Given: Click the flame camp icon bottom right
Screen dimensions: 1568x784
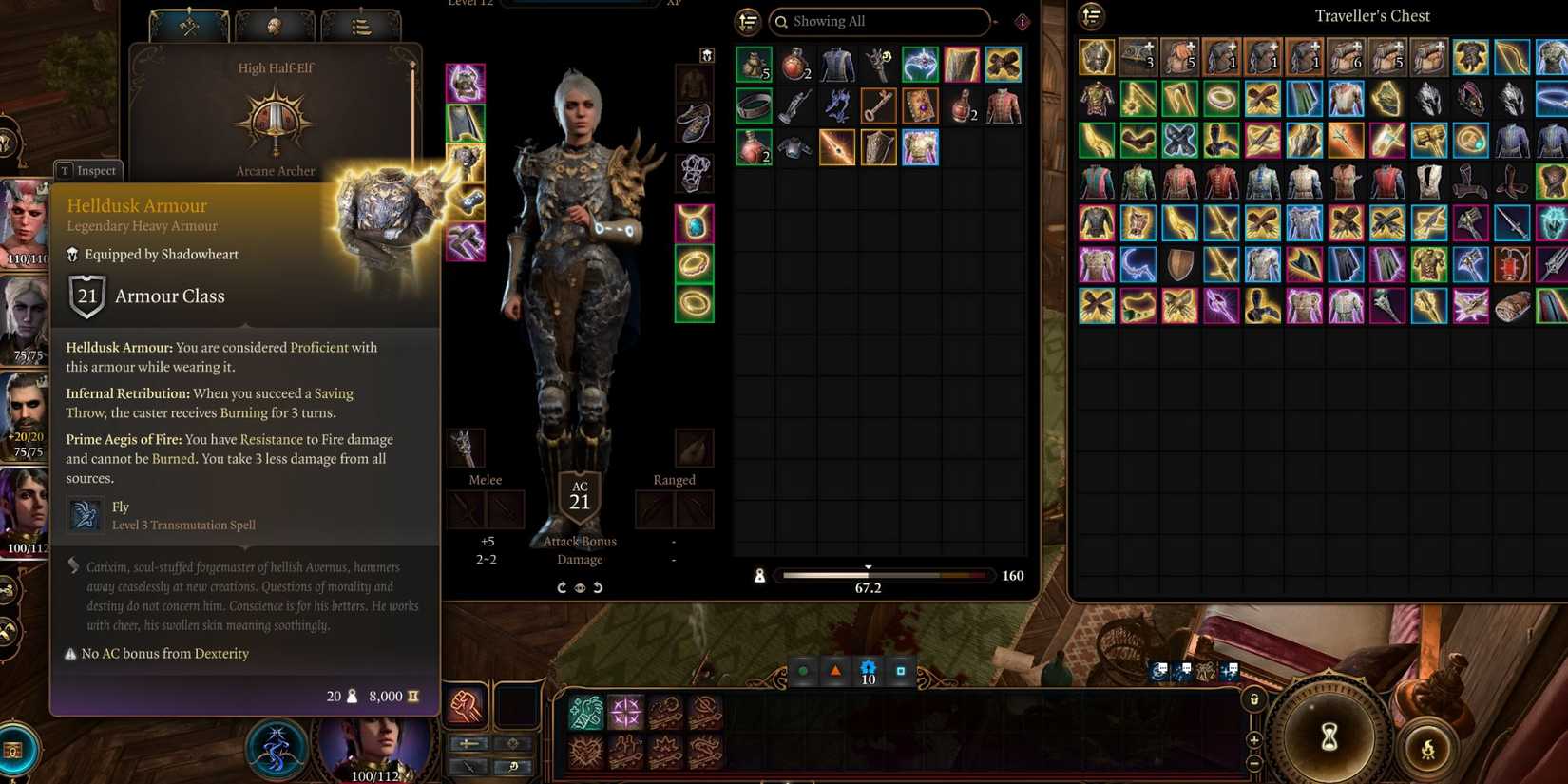Looking at the screenshot, I should (1430, 750).
